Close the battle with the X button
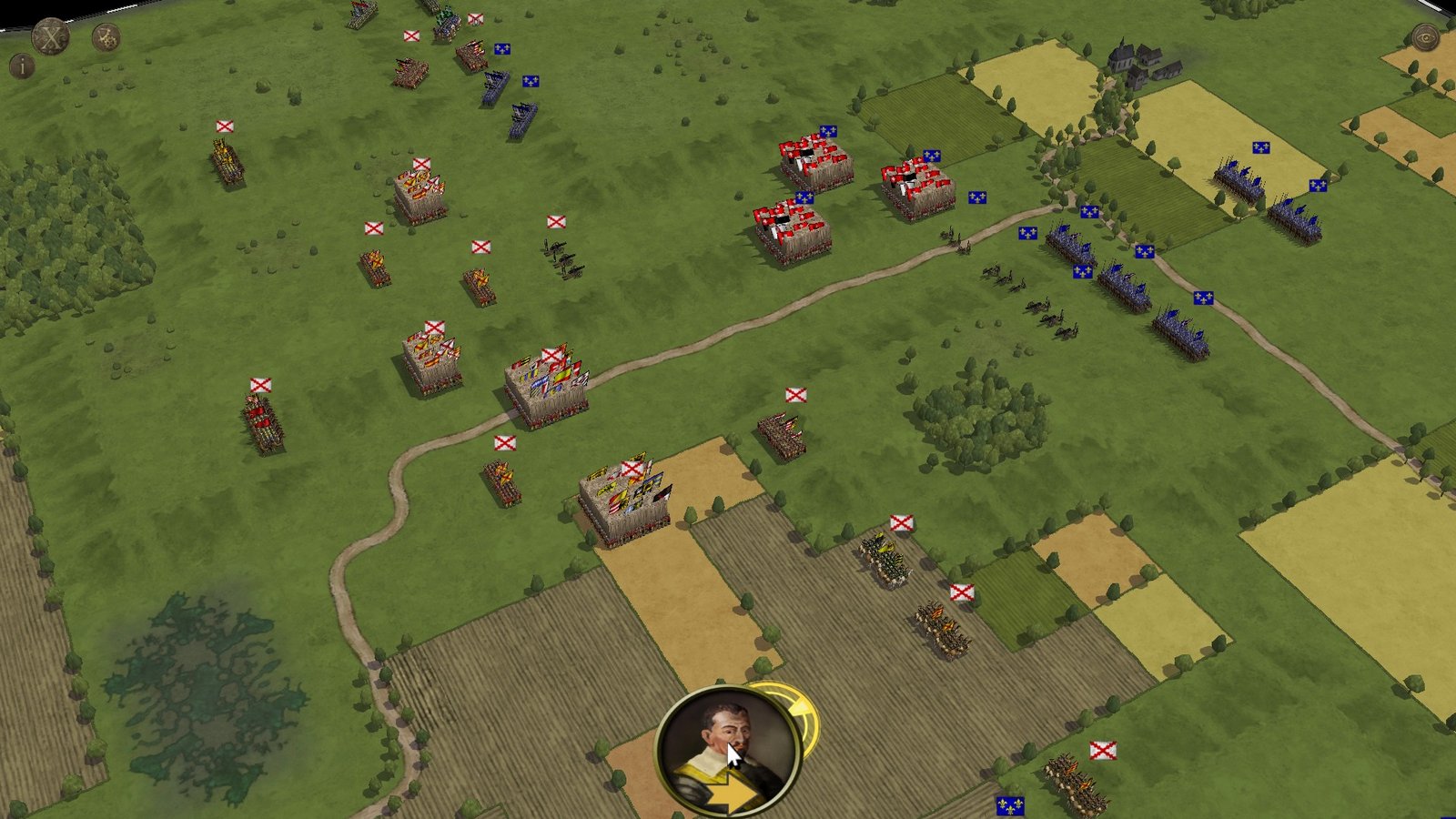This screenshot has height=819, width=1456. [51, 37]
